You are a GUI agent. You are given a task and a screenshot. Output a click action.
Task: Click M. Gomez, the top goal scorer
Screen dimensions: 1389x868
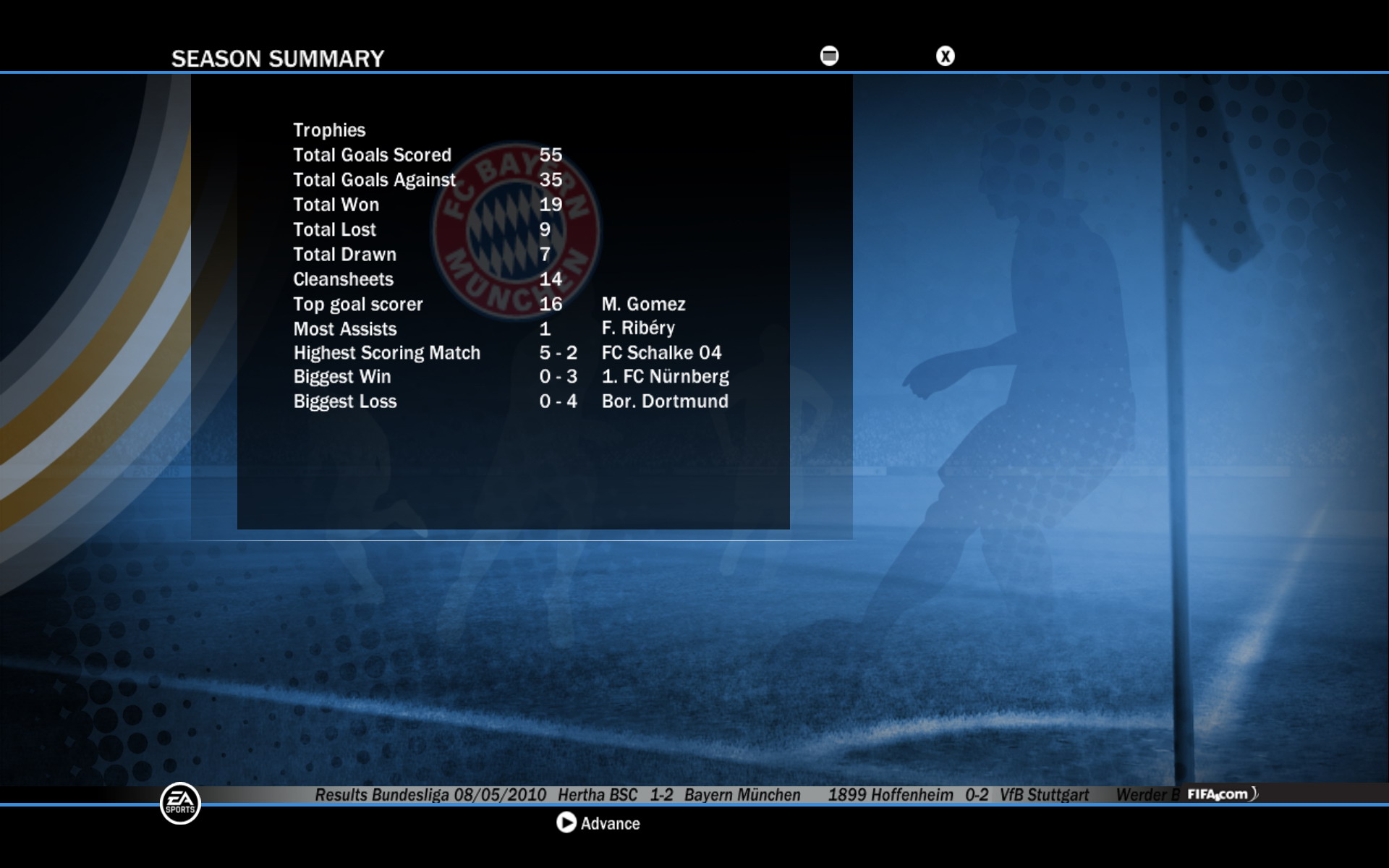[x=644, y=304]
